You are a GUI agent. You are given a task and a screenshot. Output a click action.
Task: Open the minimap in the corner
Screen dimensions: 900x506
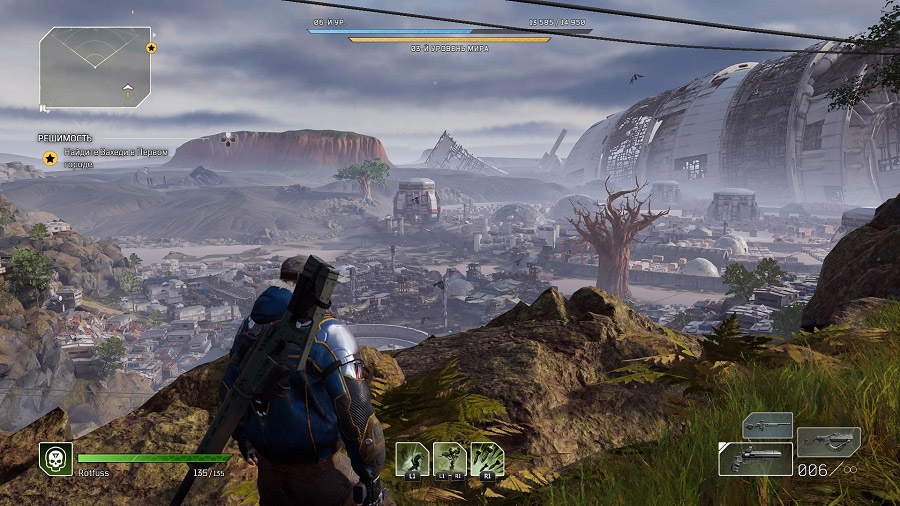pyautogui.click(x=95, y=67)
